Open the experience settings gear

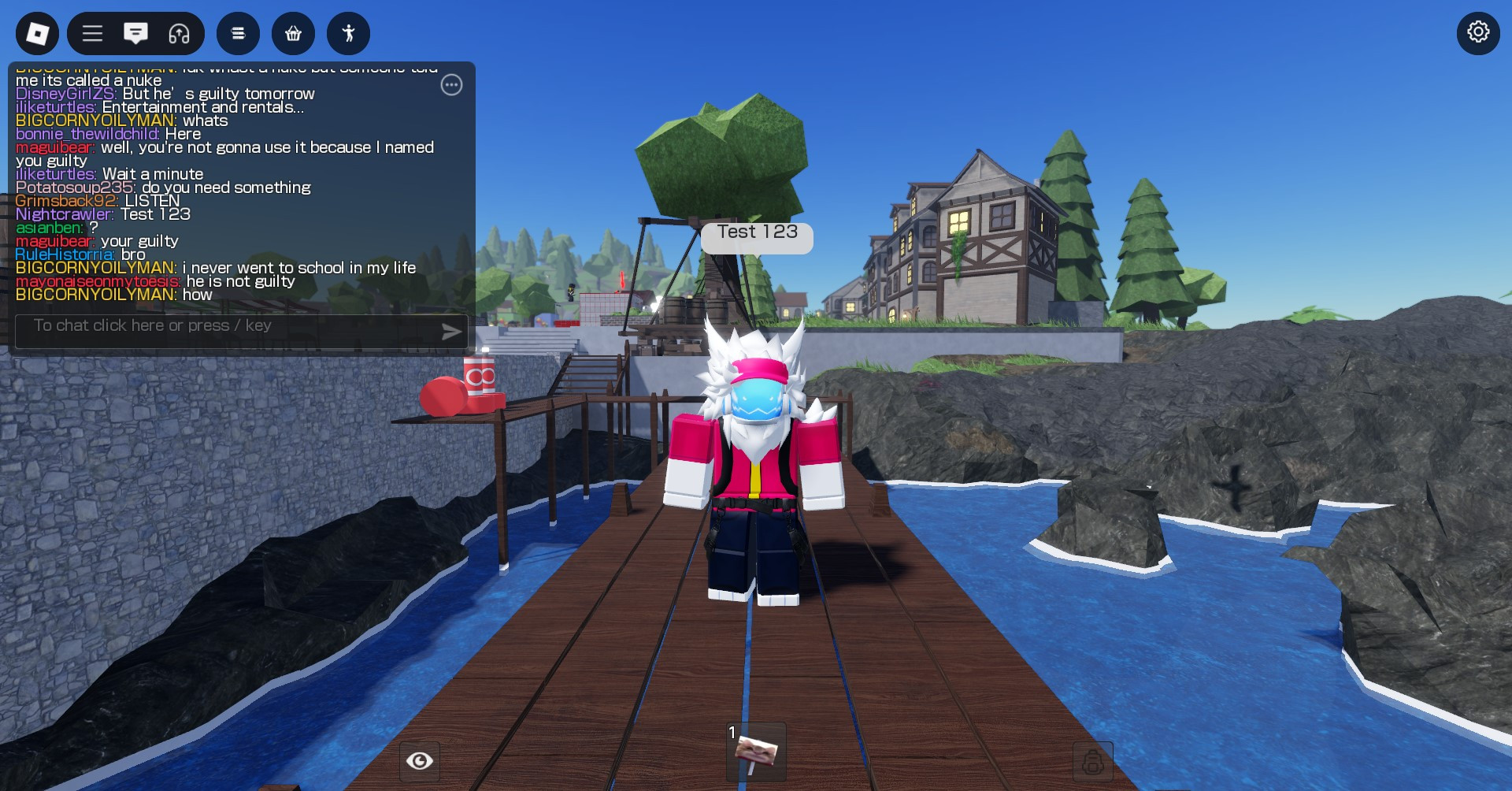[1478, 33]
